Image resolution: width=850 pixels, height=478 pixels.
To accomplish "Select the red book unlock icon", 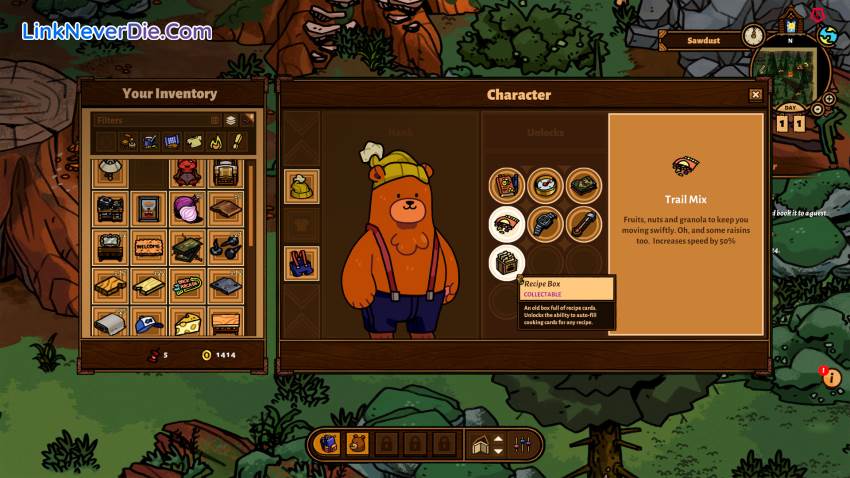I will tap(507, 186).
